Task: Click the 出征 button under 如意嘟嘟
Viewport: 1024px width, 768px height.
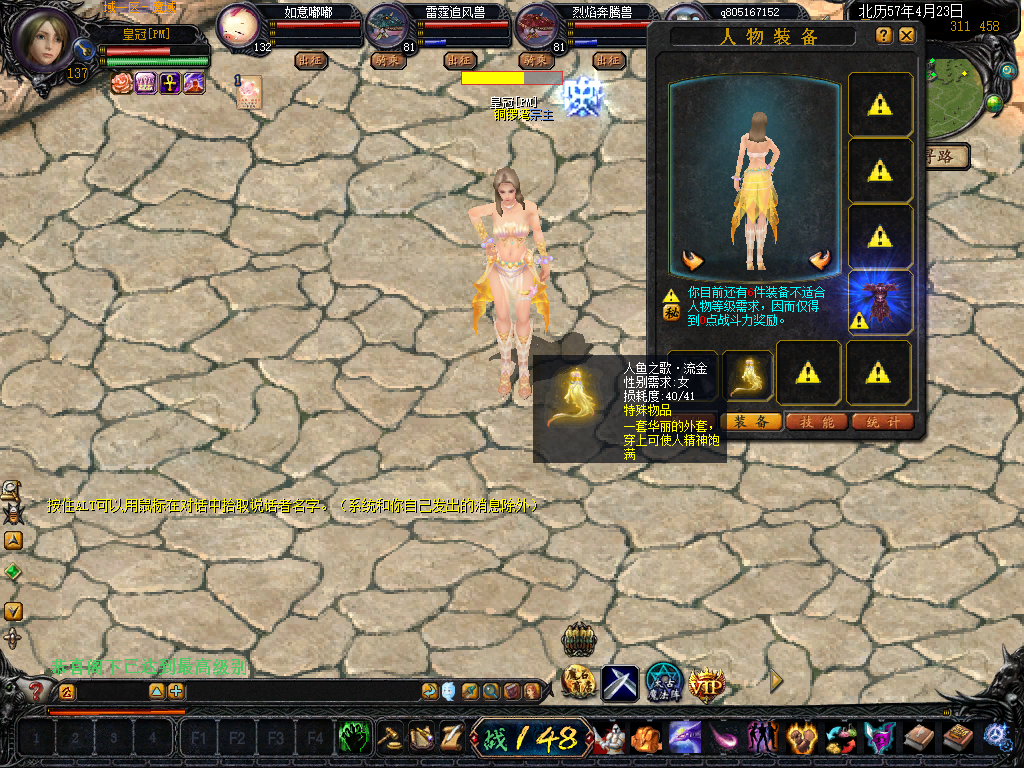Action: [x=311, y=60]
